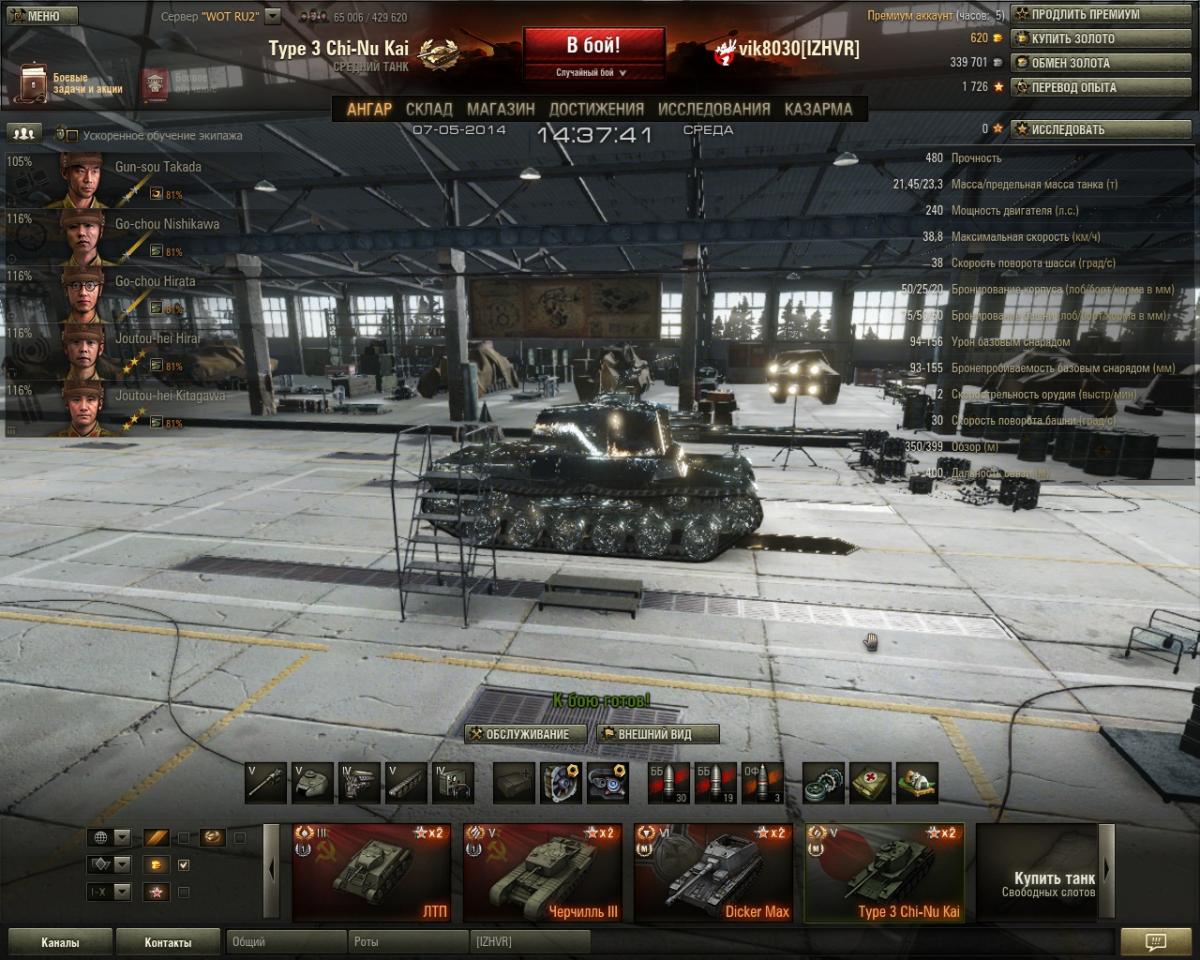Screen dimensions: 1200x960
Task: Open the МАГАЗИН tab
Action: 500,109
